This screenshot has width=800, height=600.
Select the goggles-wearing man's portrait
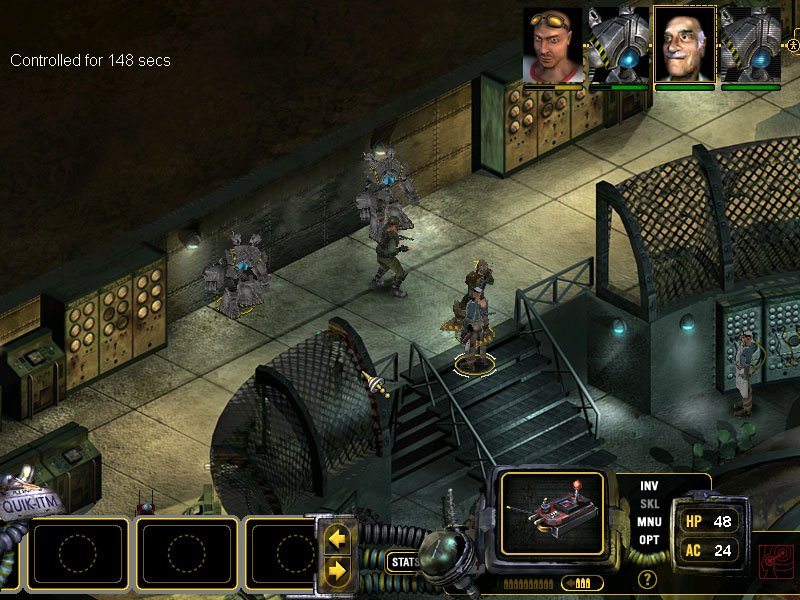pos(553,45)
